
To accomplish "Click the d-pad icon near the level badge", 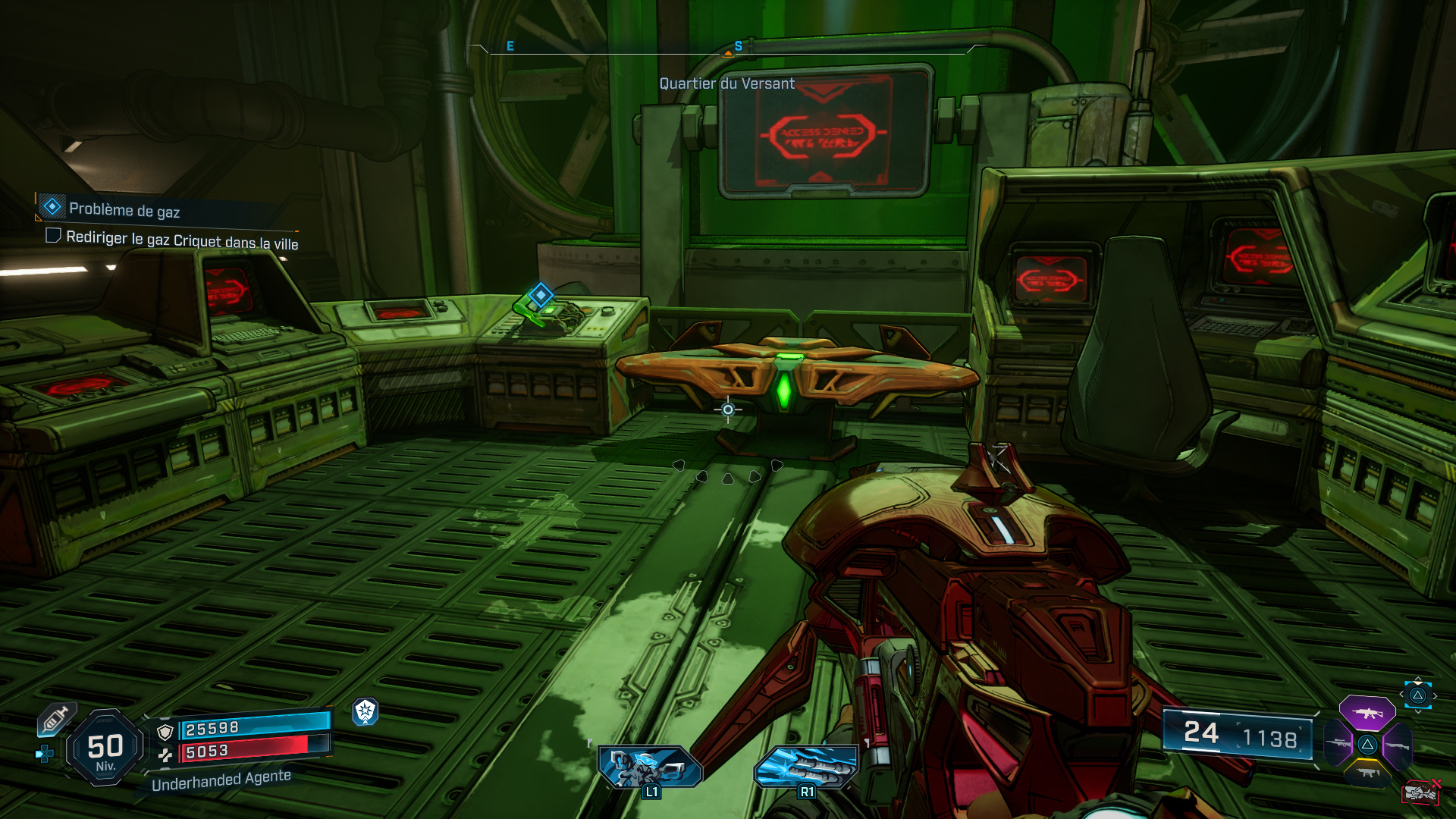I will [45, 755].
